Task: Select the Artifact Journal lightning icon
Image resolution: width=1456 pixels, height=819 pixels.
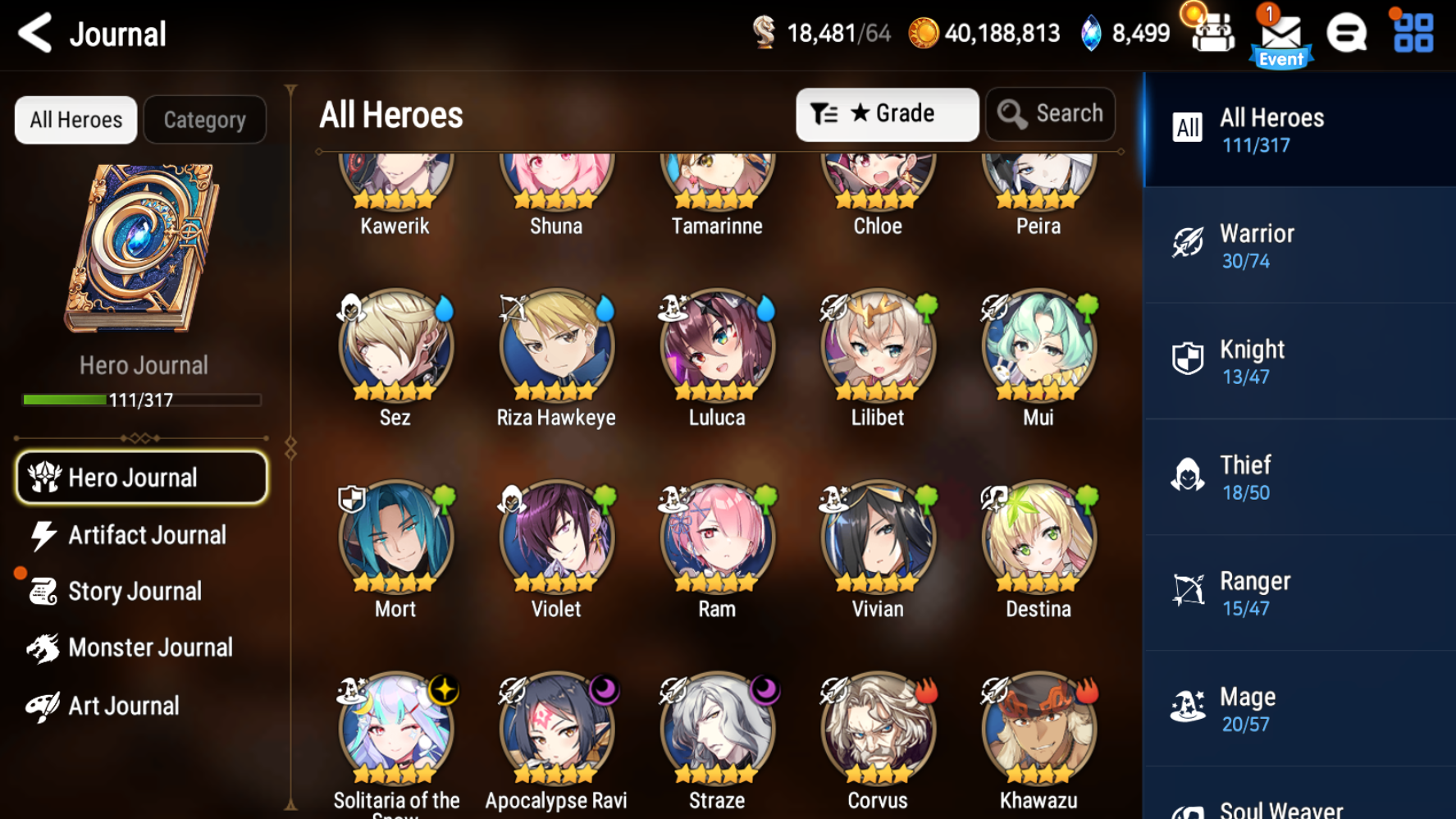Action: click(x=43, y=535)
